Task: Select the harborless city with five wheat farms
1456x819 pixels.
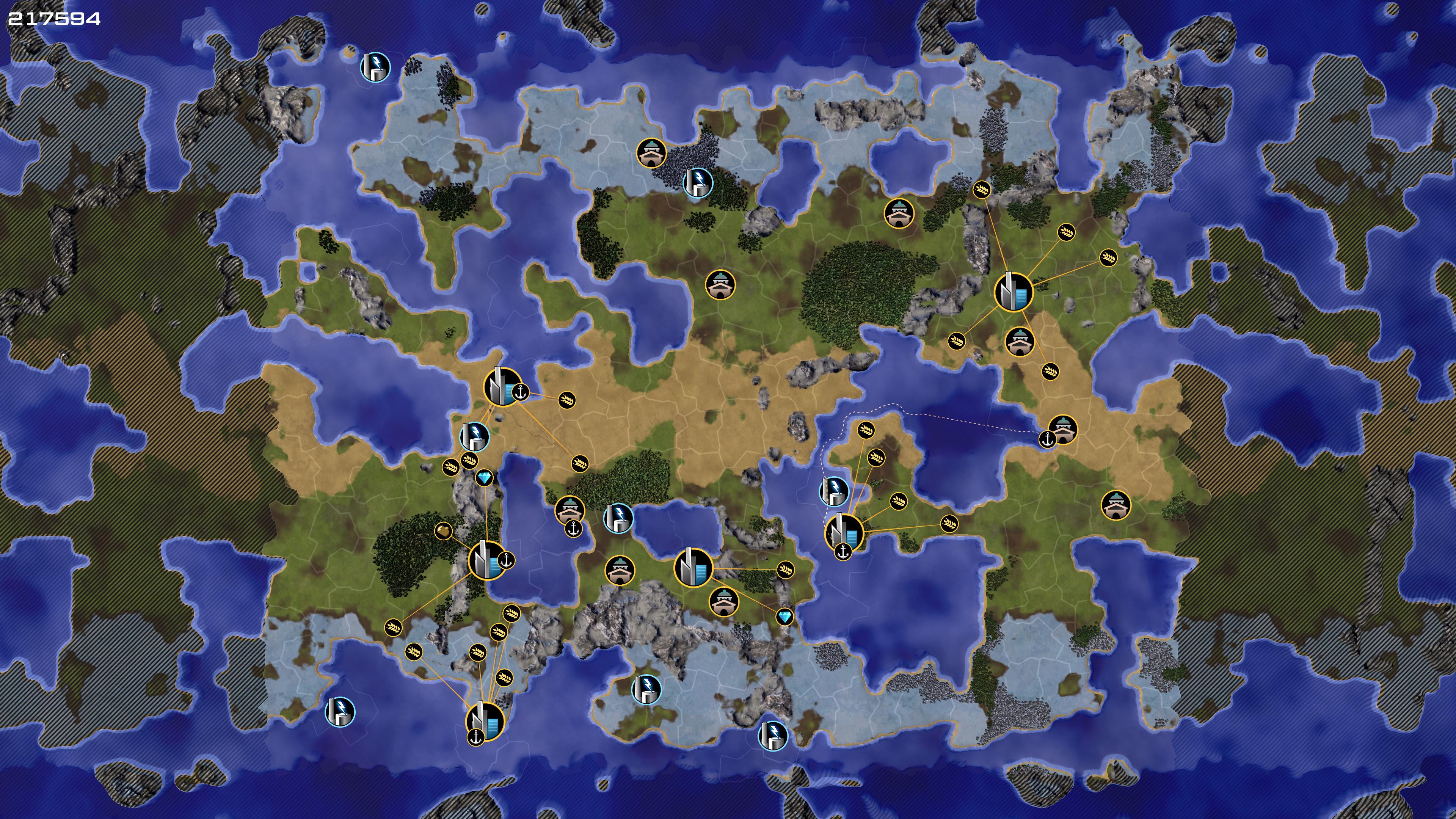Action: click(1013, 292)
